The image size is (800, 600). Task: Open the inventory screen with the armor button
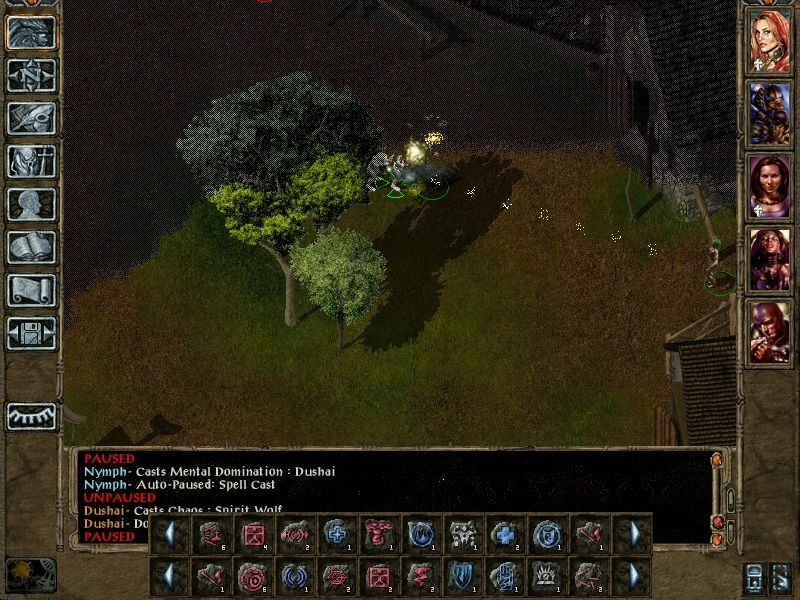[31, 161]
